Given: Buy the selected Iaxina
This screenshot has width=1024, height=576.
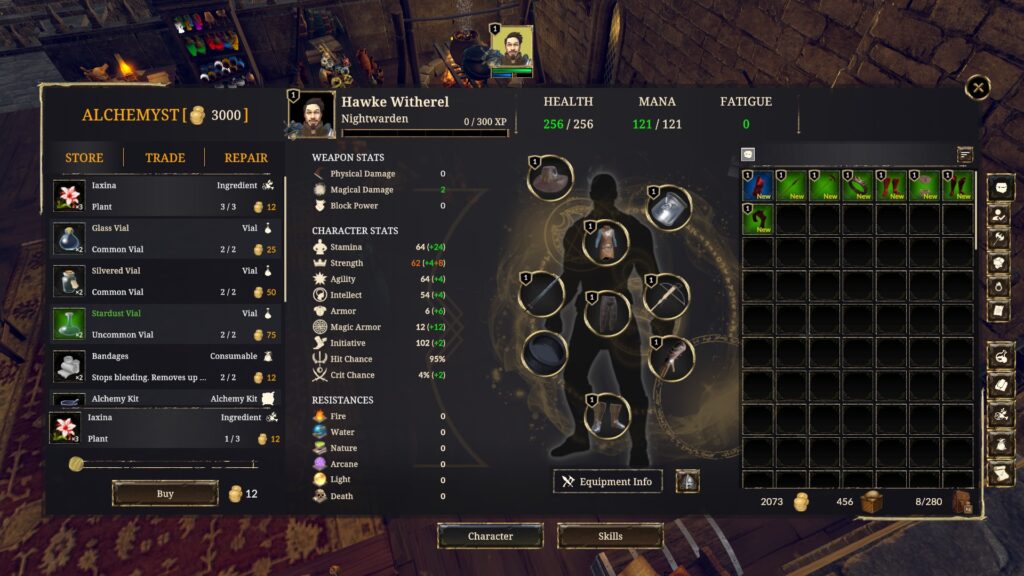Looking at the screenshot, I should click(x=165, y=494).
